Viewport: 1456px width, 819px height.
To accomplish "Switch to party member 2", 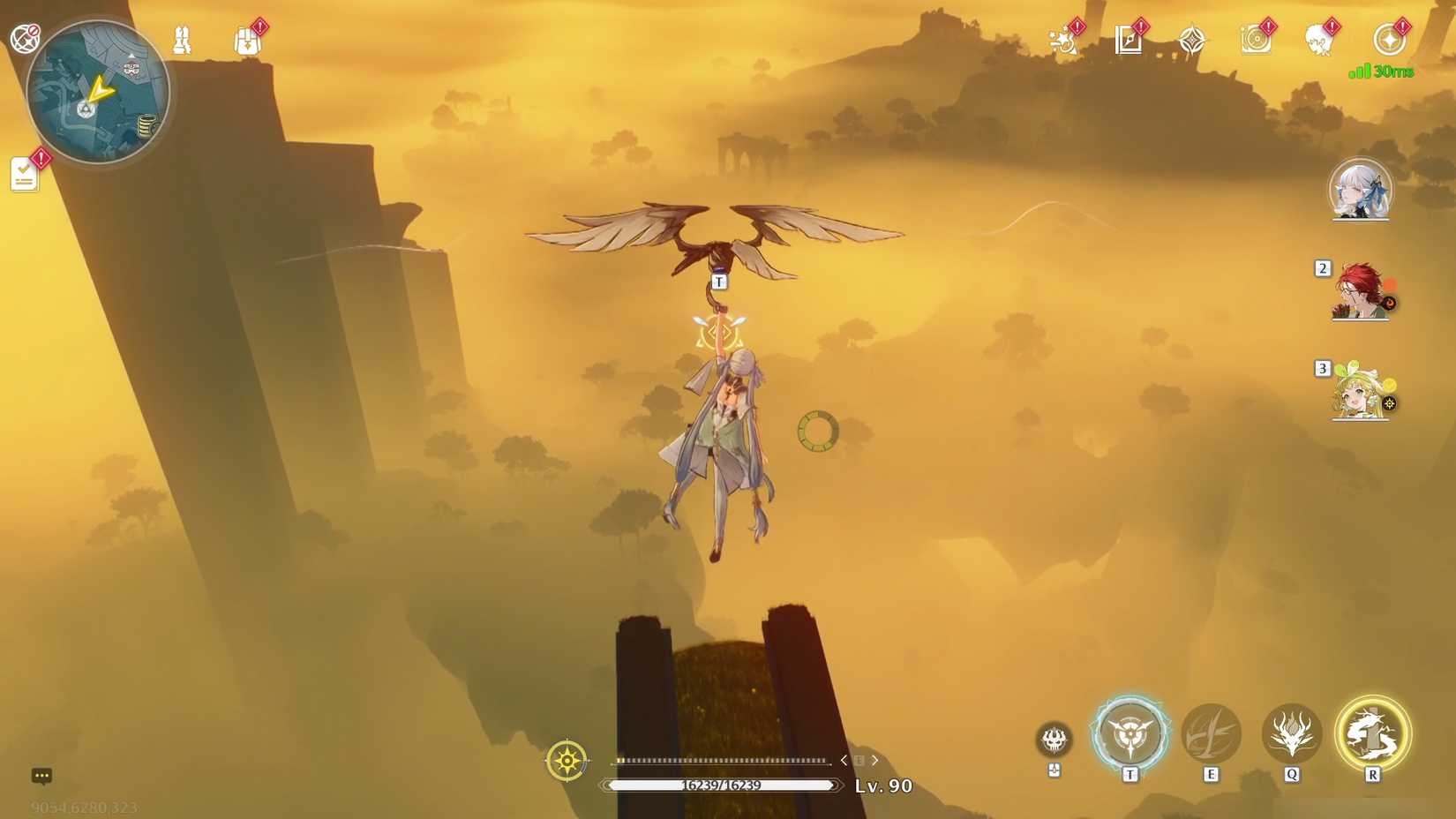I will (x=1359, y=291).
